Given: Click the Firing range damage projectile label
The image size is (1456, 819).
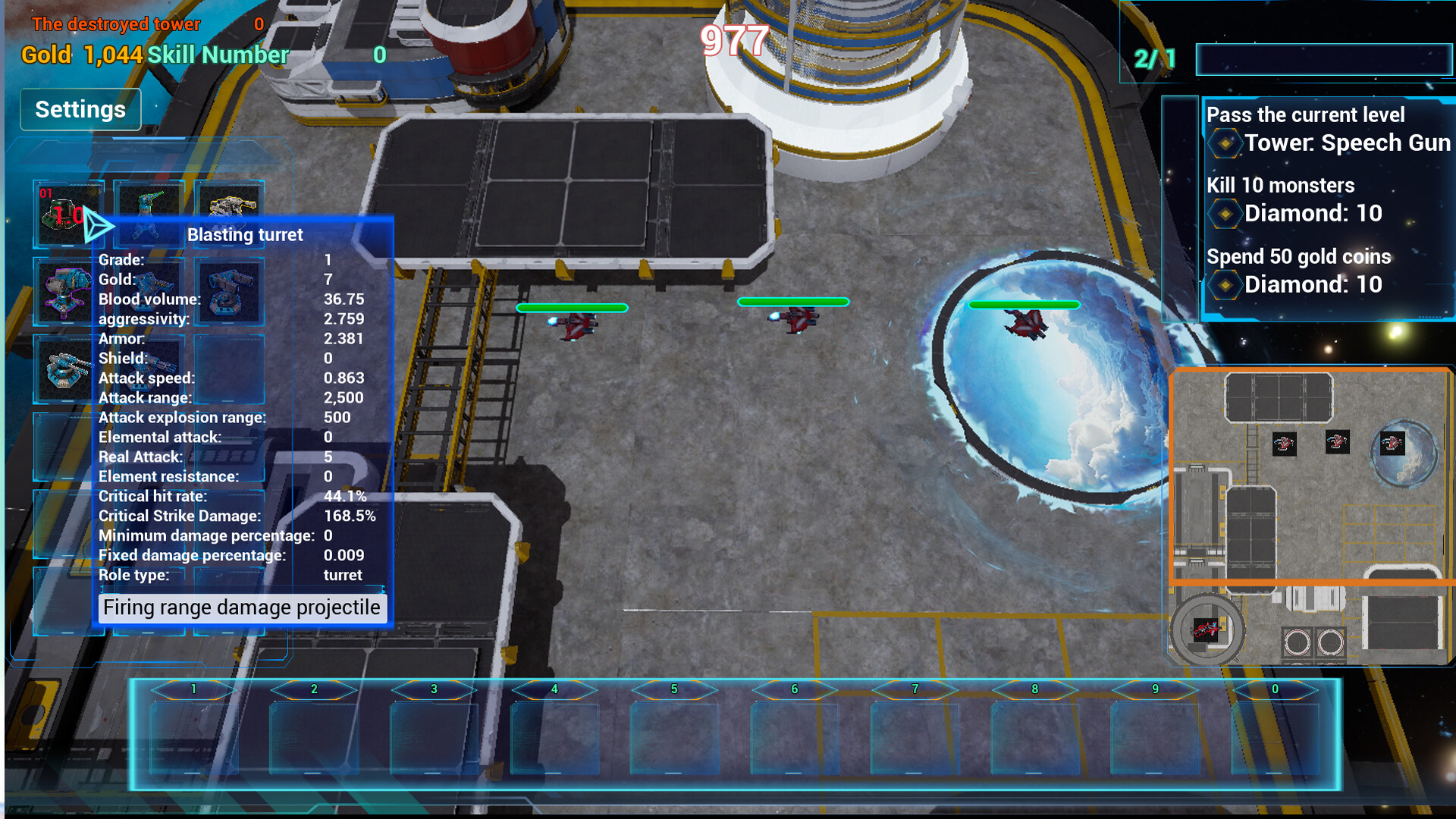Looking at the screenshot, I should [x=241, y=607].
